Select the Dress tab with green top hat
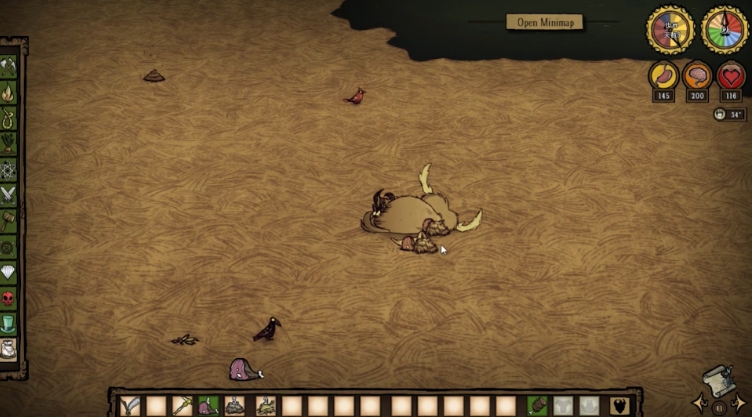The height and width of the screenshot is (417, 752). point(9,323)
